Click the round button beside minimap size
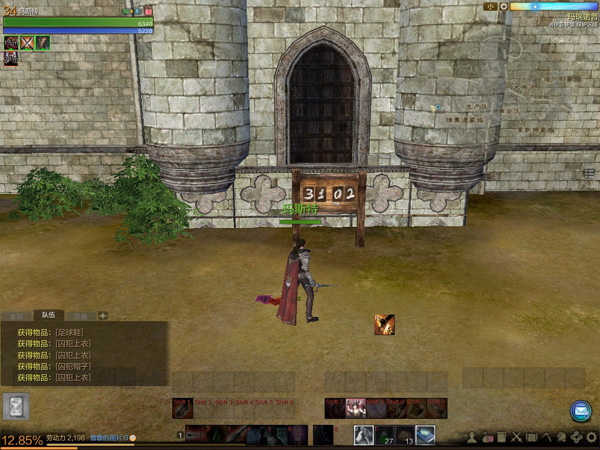 coord(506,6)
